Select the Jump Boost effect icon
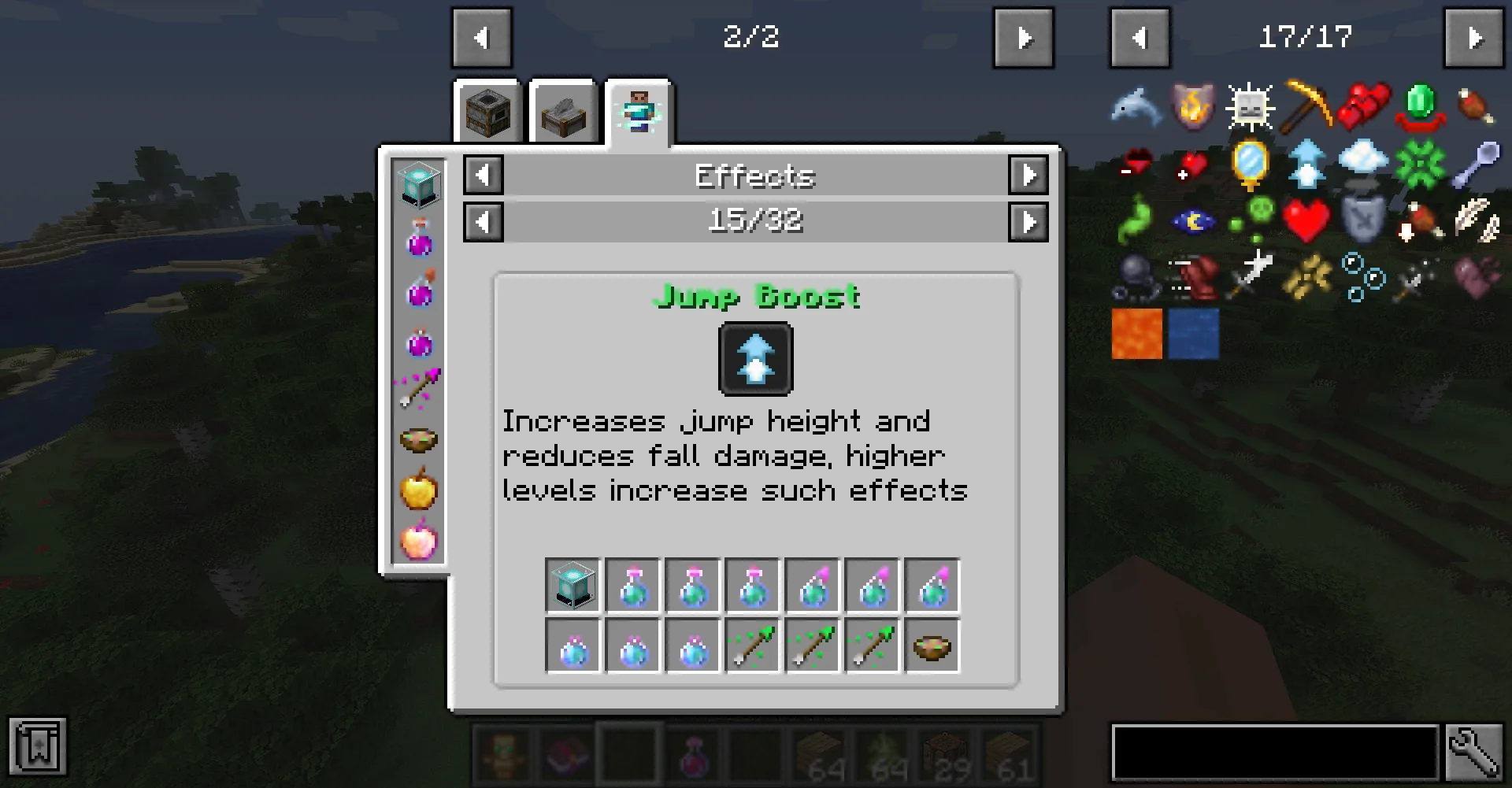This screenshot has height=788, width=1512. point(754,359)
